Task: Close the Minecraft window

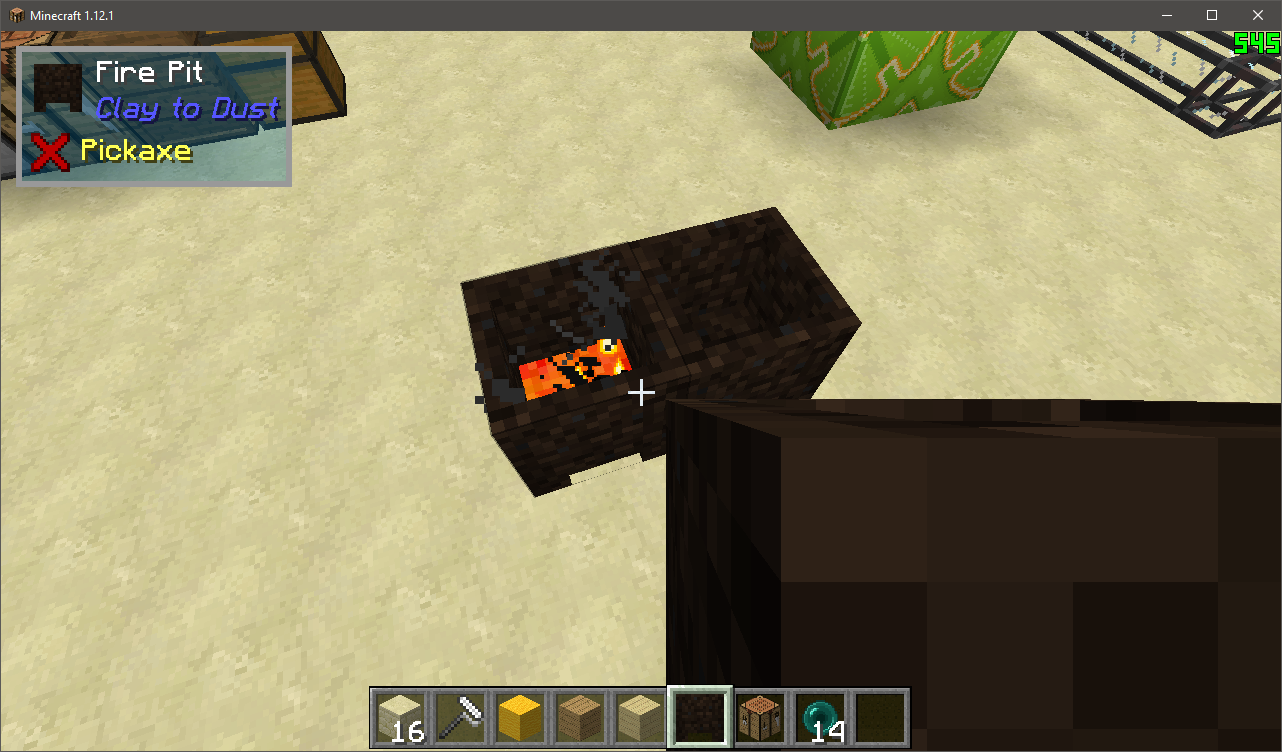Action: pos(1258,15)
